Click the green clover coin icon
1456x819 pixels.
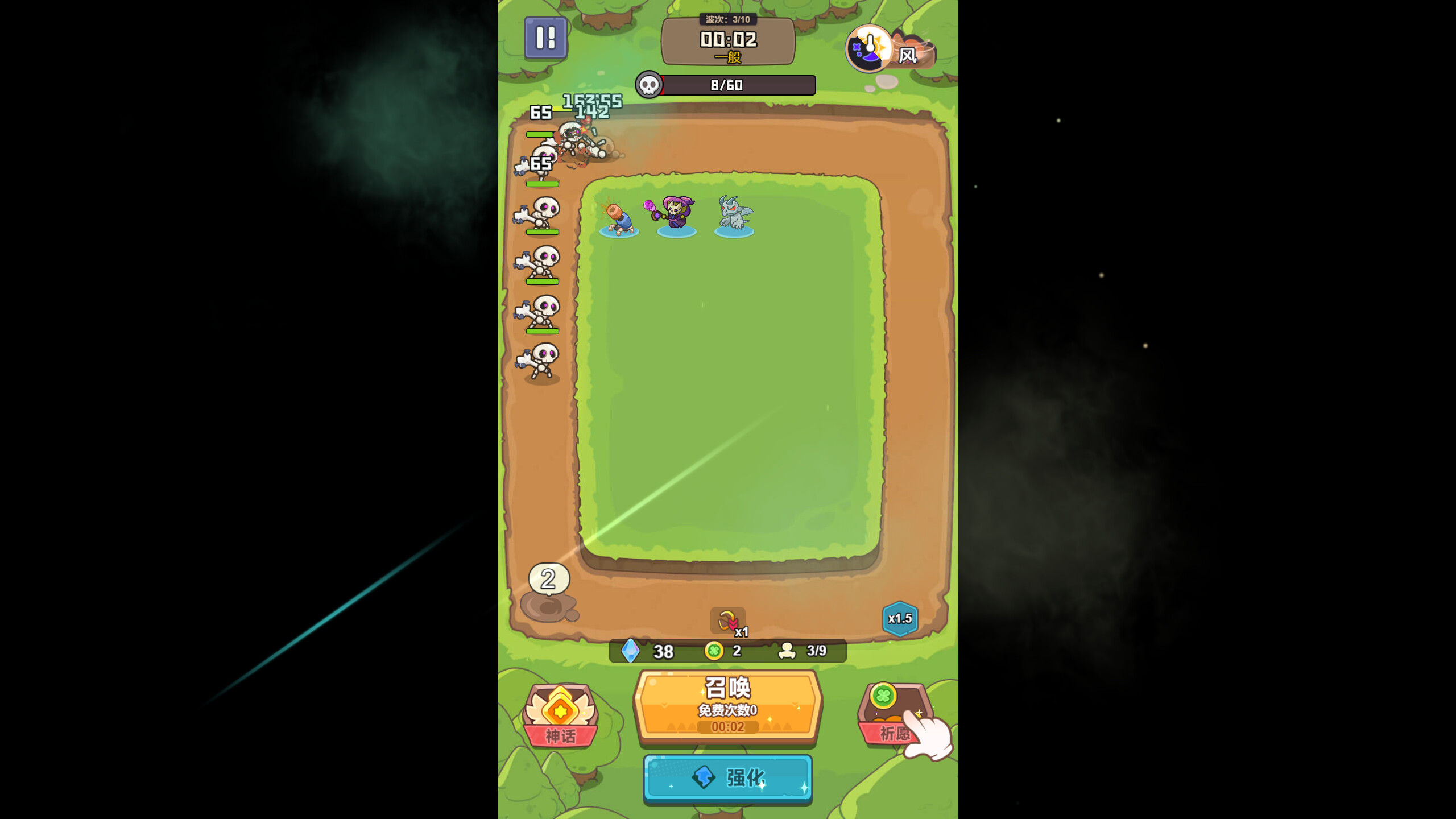[715, 651]
